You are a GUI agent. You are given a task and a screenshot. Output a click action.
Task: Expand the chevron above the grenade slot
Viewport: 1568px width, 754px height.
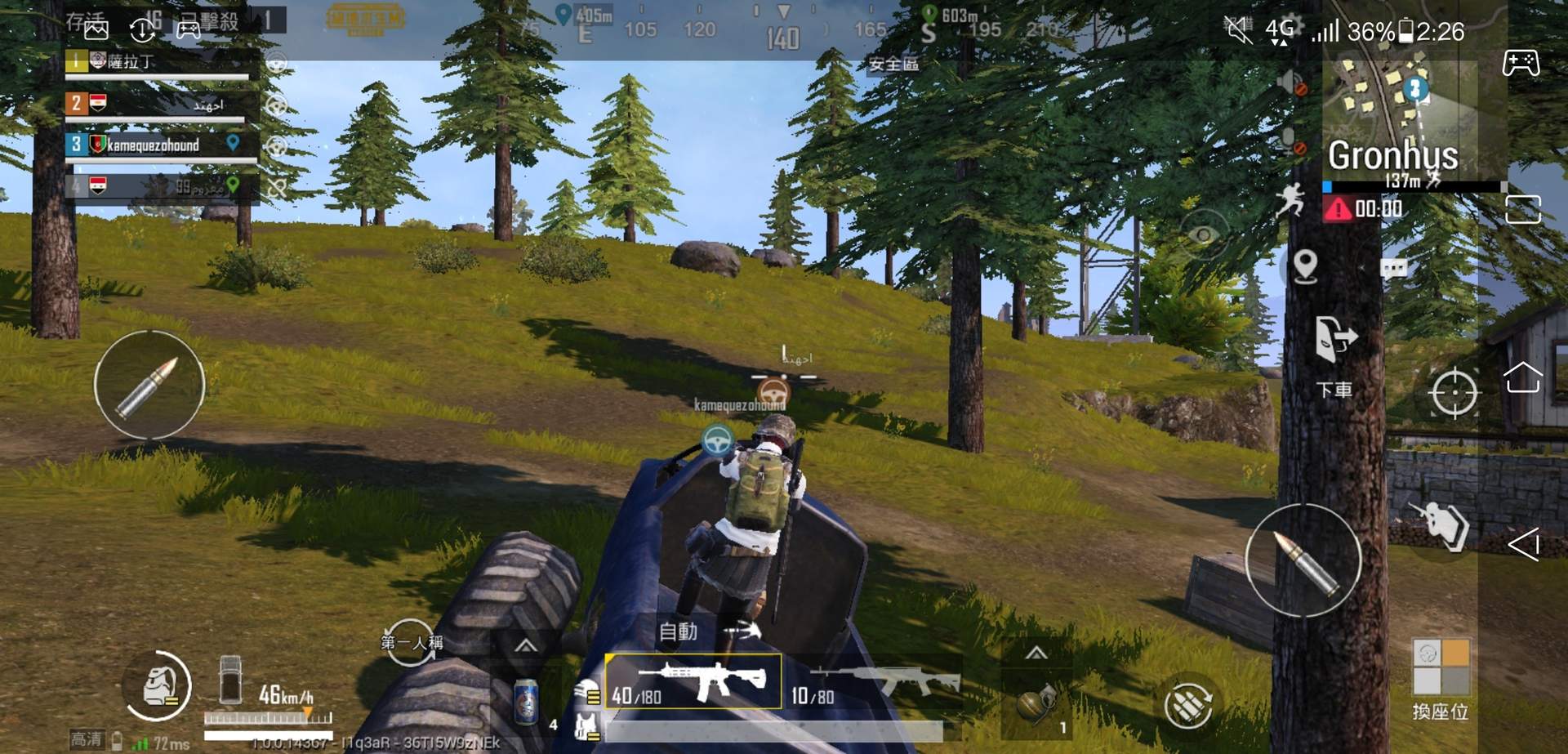click(1038, 654)
